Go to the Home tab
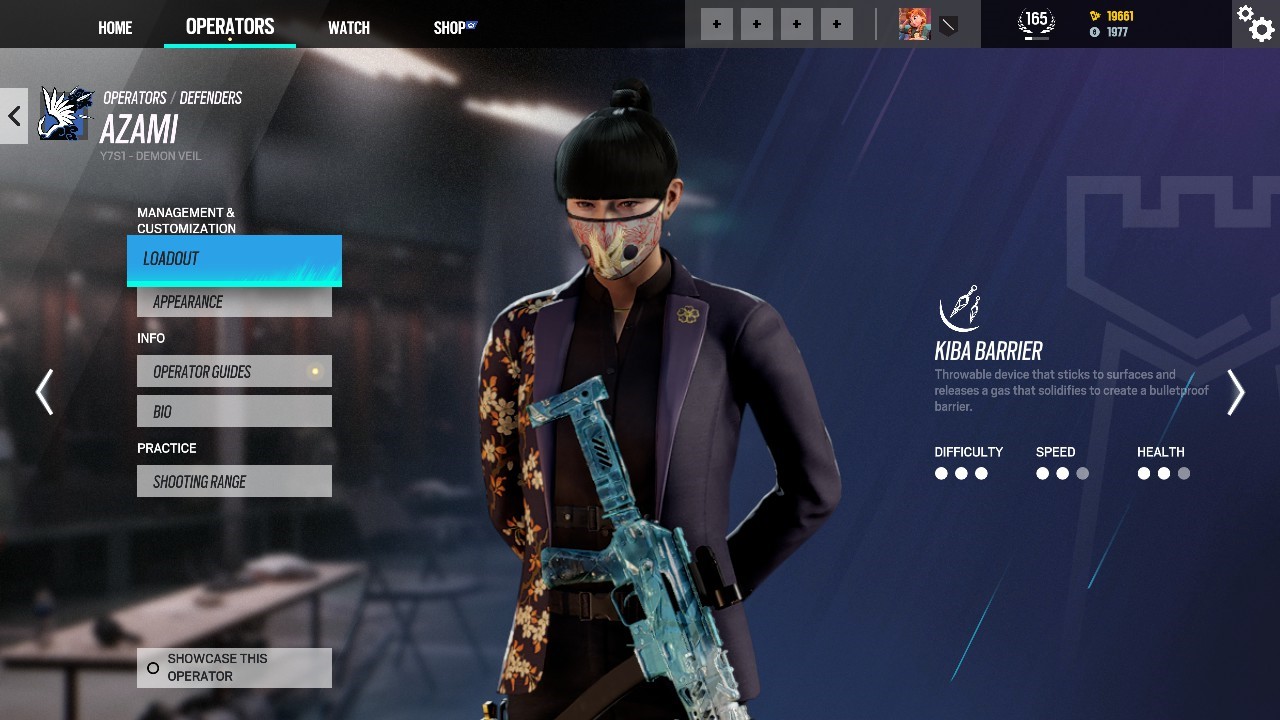 tap(115, 28)
